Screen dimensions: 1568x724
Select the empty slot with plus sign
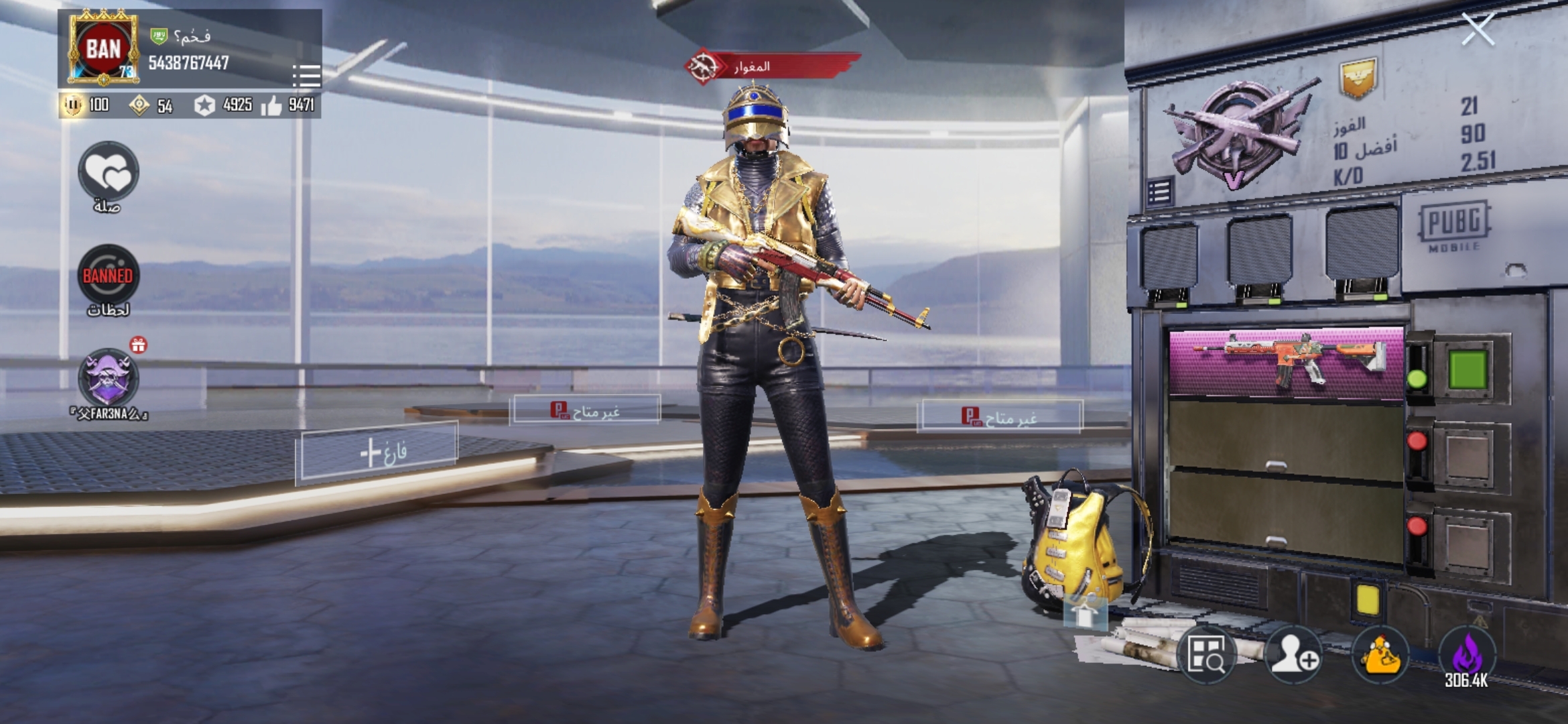(x=379, y=452)
